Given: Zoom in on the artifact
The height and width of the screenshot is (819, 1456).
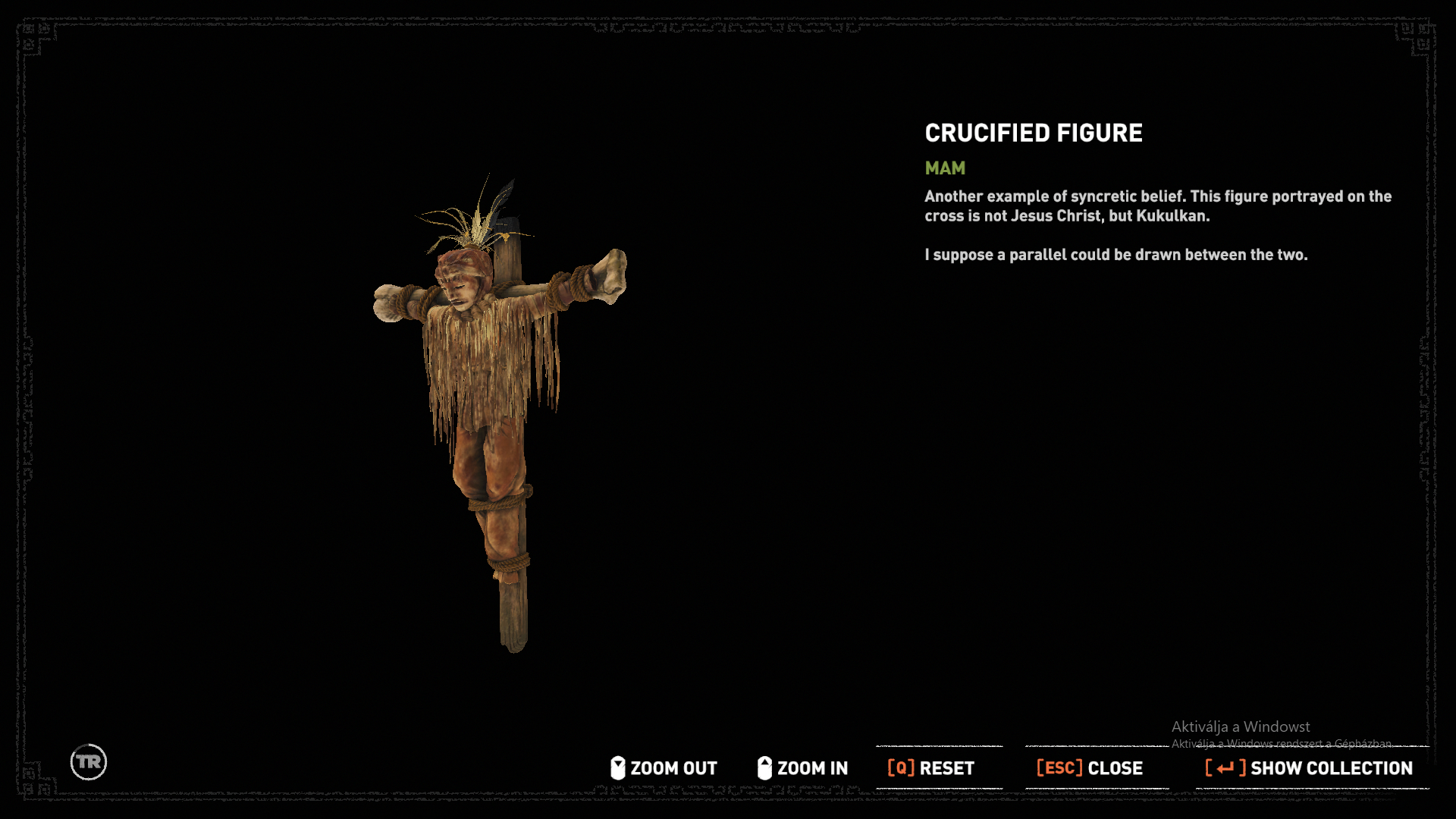Looking at the screenshot, I should click(x=802, y=768).
